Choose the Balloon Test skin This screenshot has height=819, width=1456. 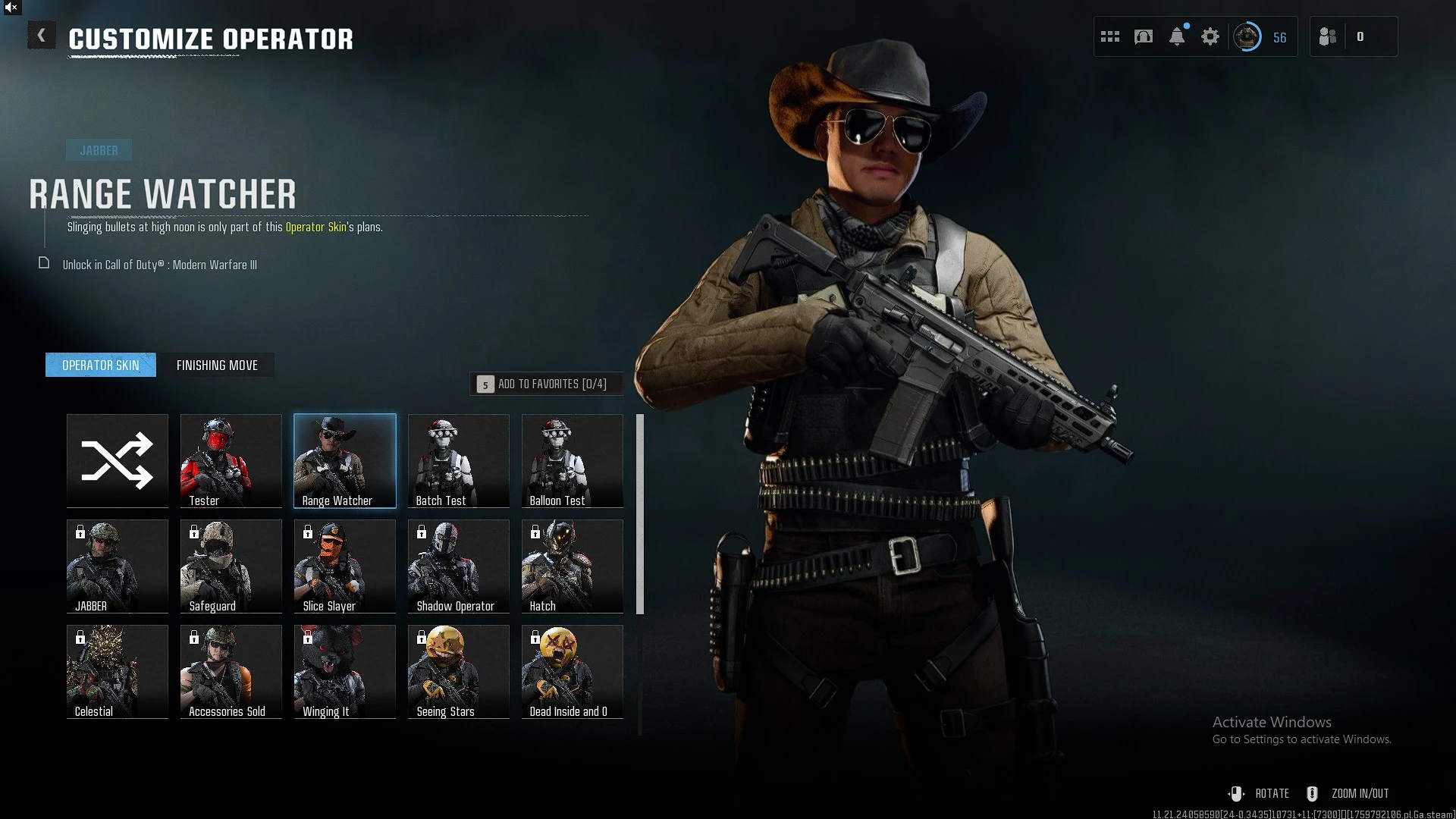coord(573,460)
